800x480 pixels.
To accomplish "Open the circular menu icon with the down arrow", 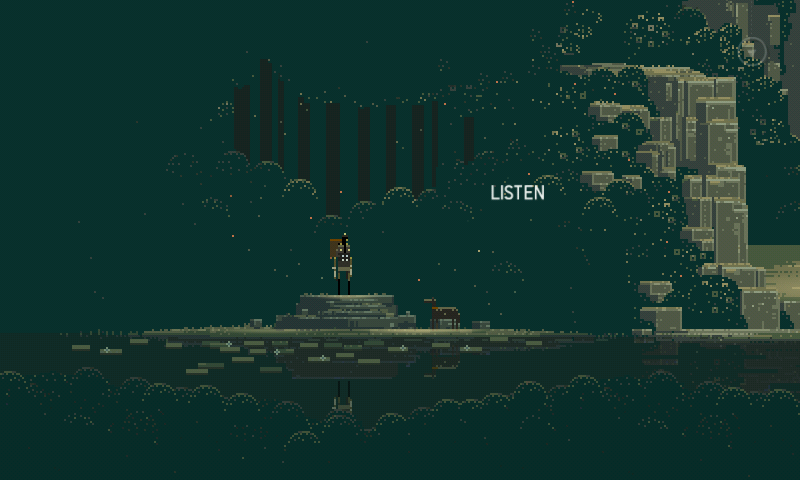I will point(753,50).
